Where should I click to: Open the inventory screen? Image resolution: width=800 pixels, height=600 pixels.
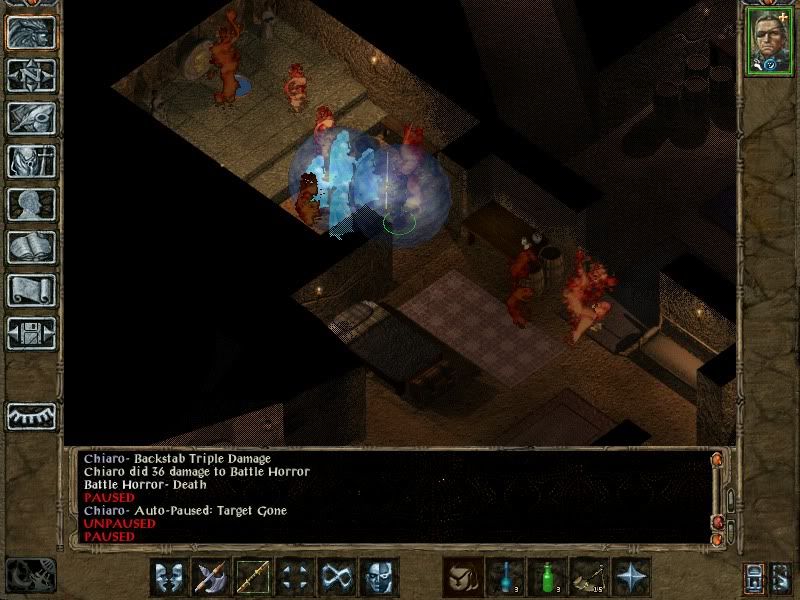tap(31, 161)
